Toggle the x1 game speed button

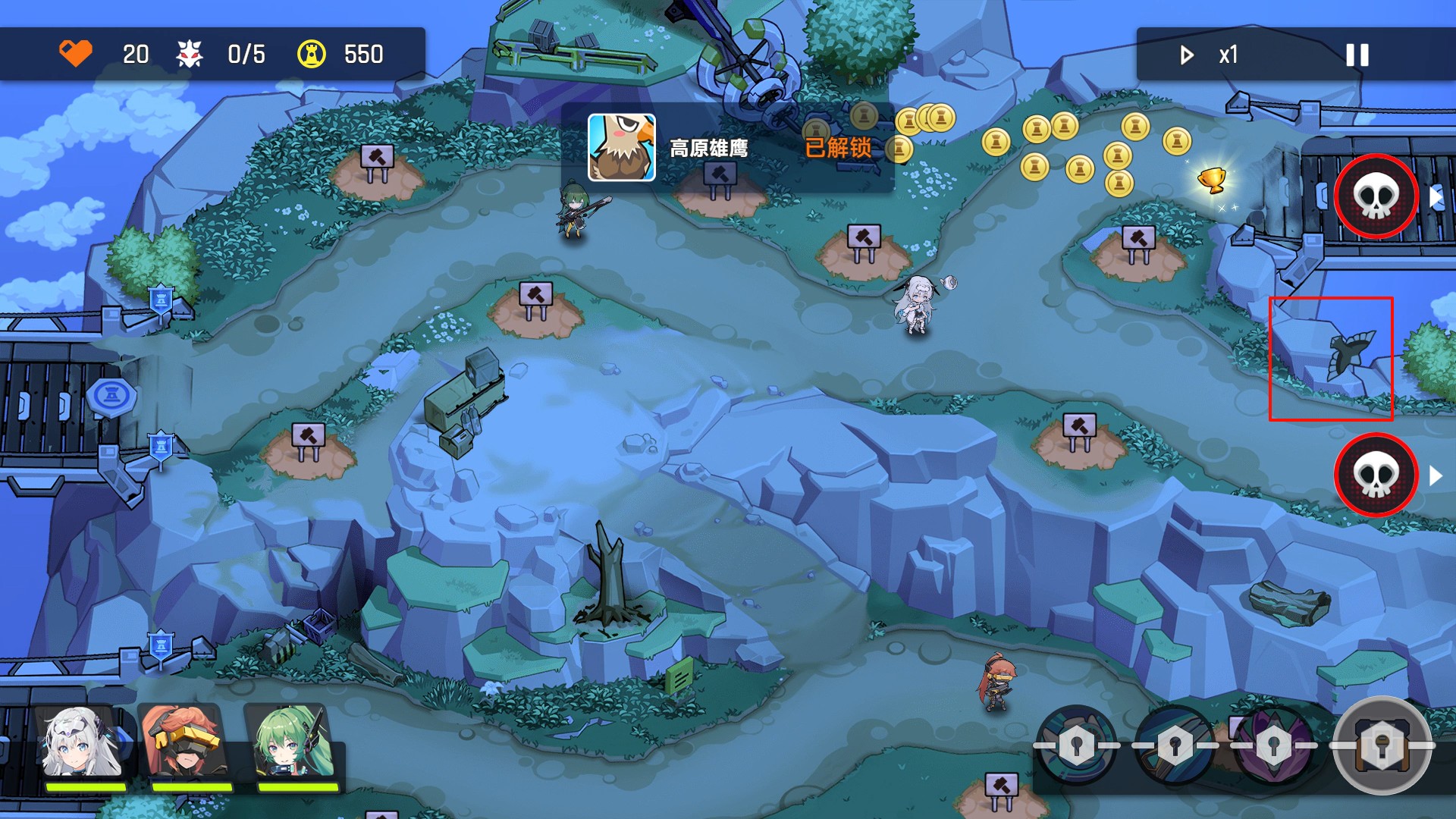click(1210, 55)
